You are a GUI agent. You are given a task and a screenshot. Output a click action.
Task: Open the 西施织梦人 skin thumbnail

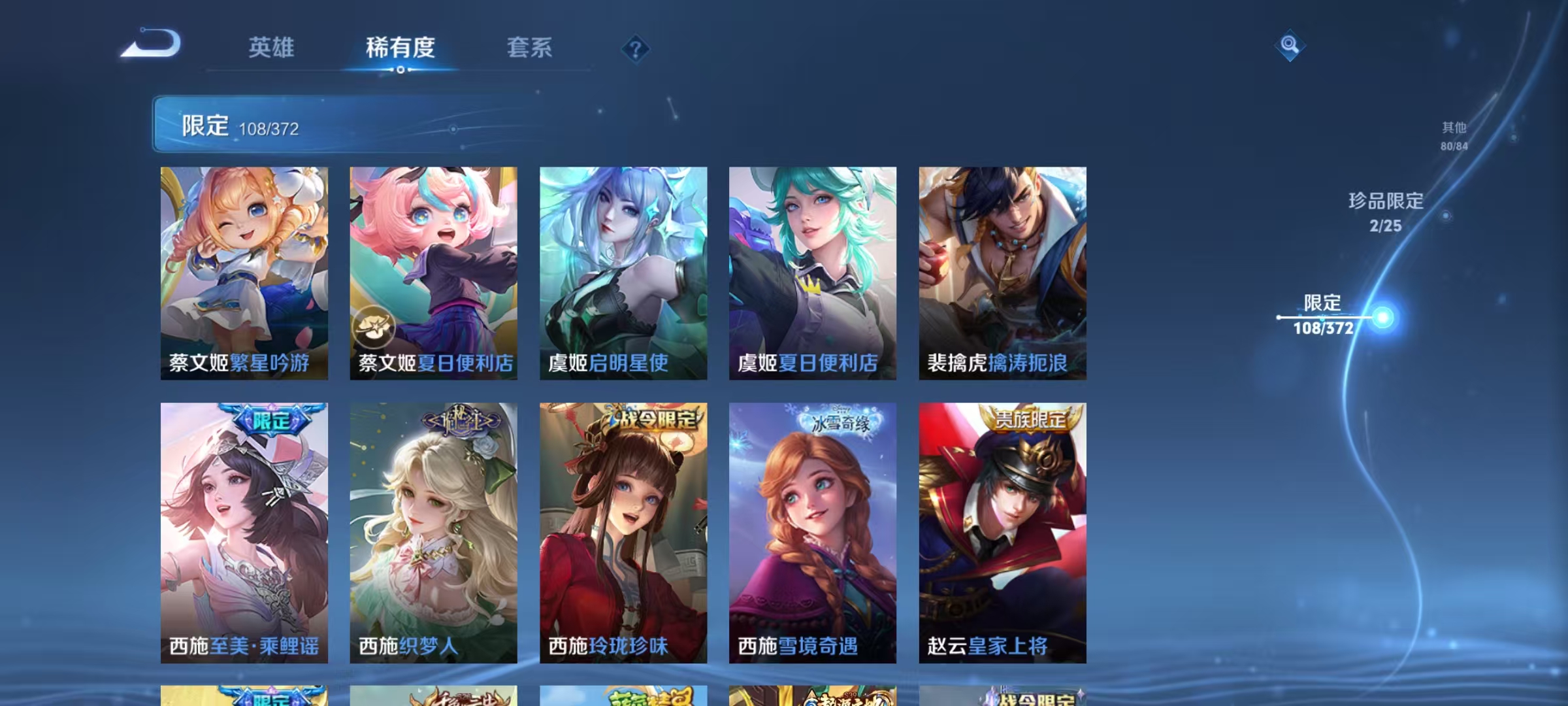coord(433,533)
